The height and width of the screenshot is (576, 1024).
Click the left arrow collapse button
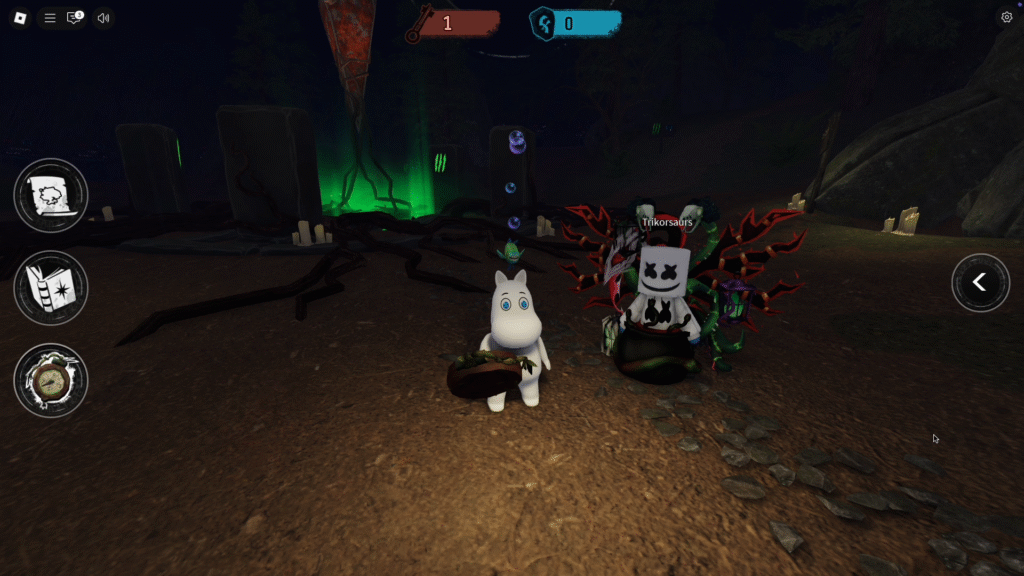[x=980, y=283]
